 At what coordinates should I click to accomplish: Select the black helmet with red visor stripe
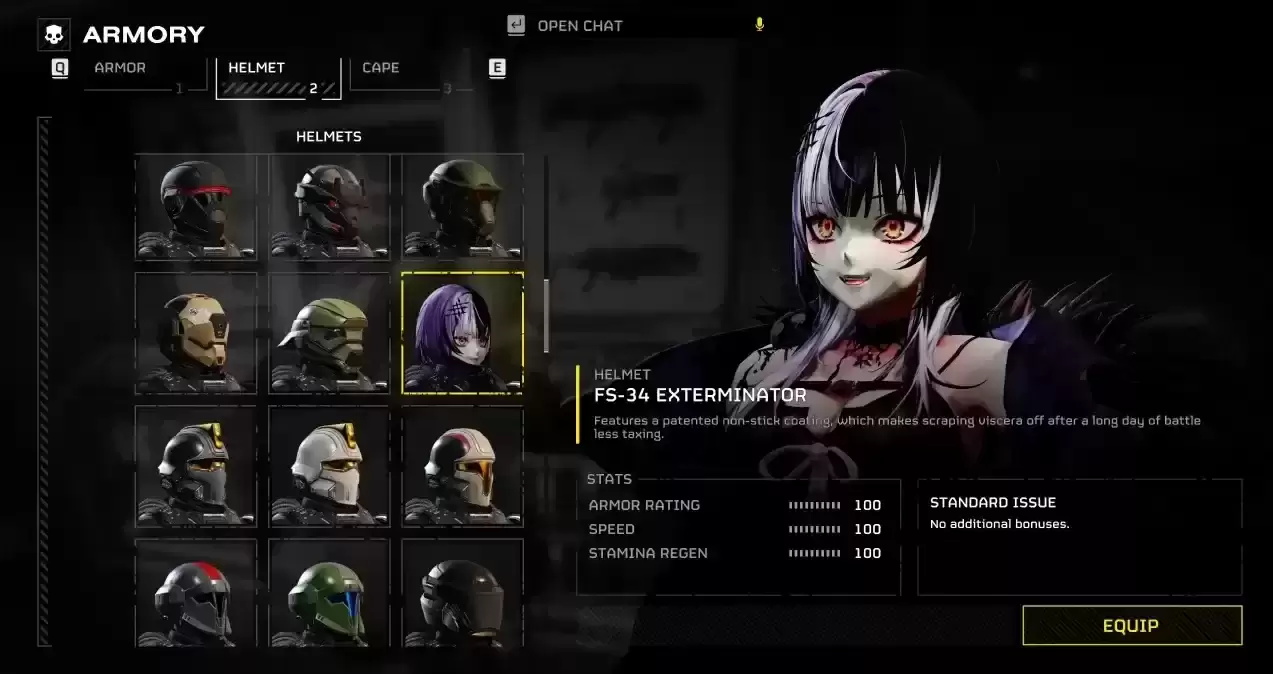pyautogui.click(x=196, y=207)
